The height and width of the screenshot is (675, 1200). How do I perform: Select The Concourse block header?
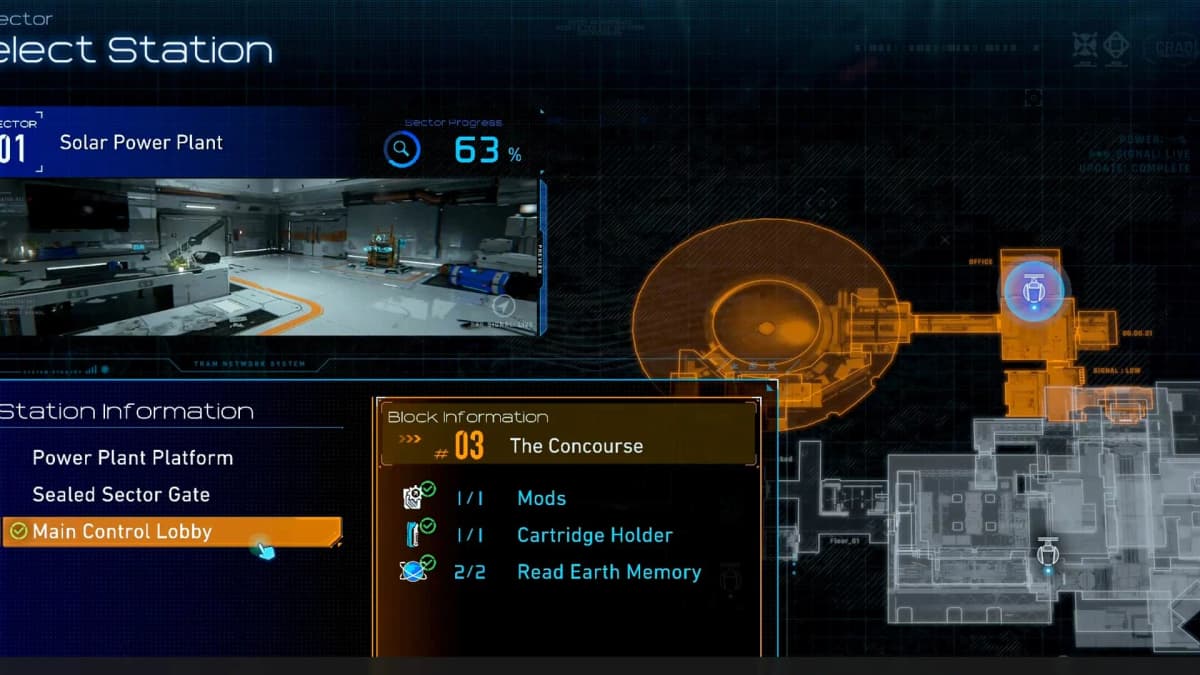click(x=576, y=446)
